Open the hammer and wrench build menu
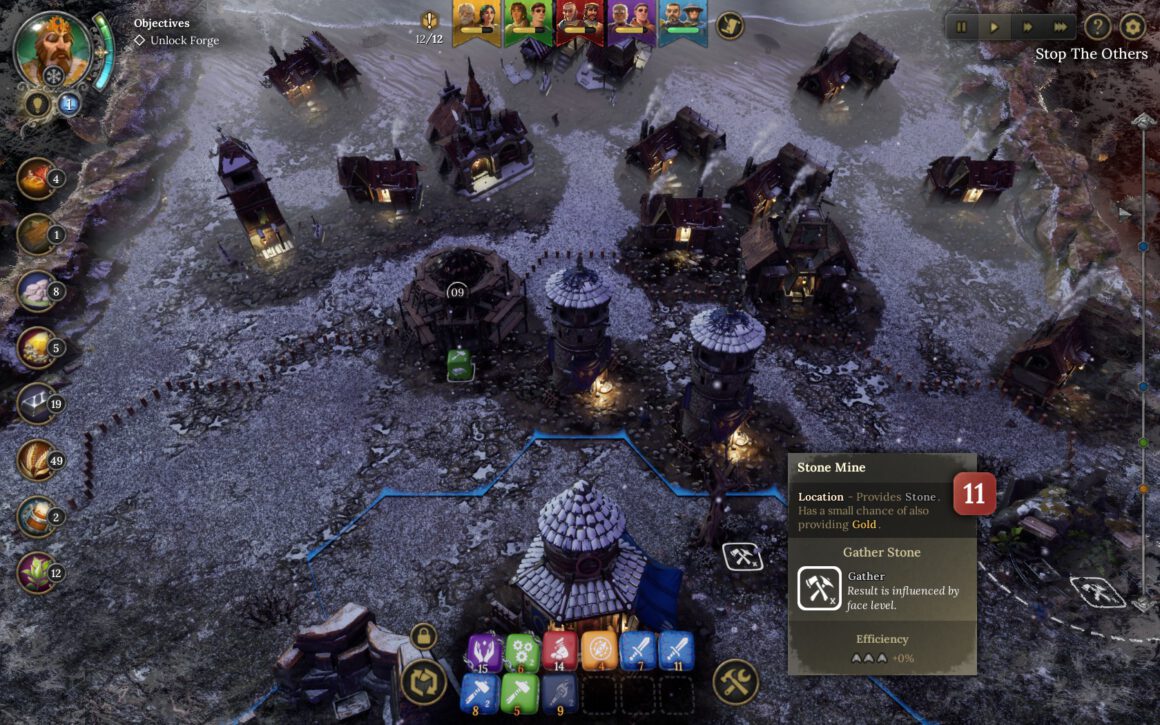 coord(736,682)
